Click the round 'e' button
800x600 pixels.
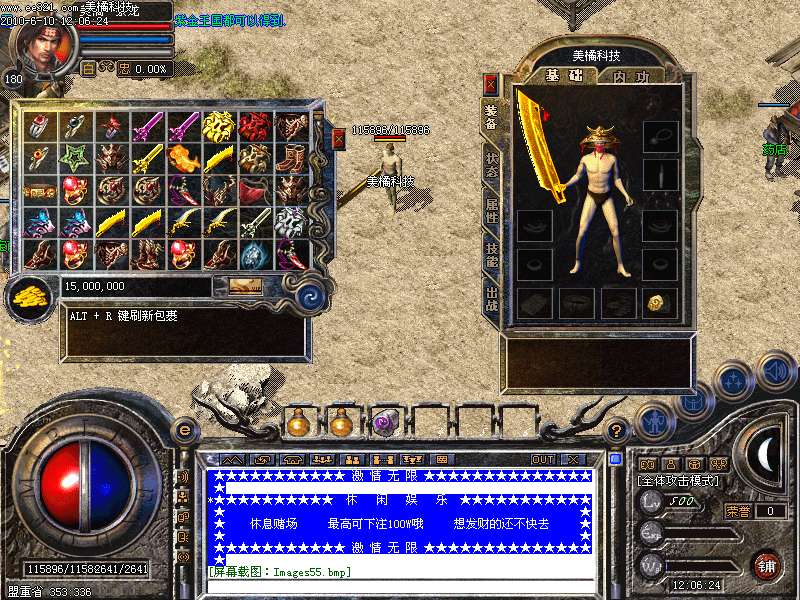(185, 430)
